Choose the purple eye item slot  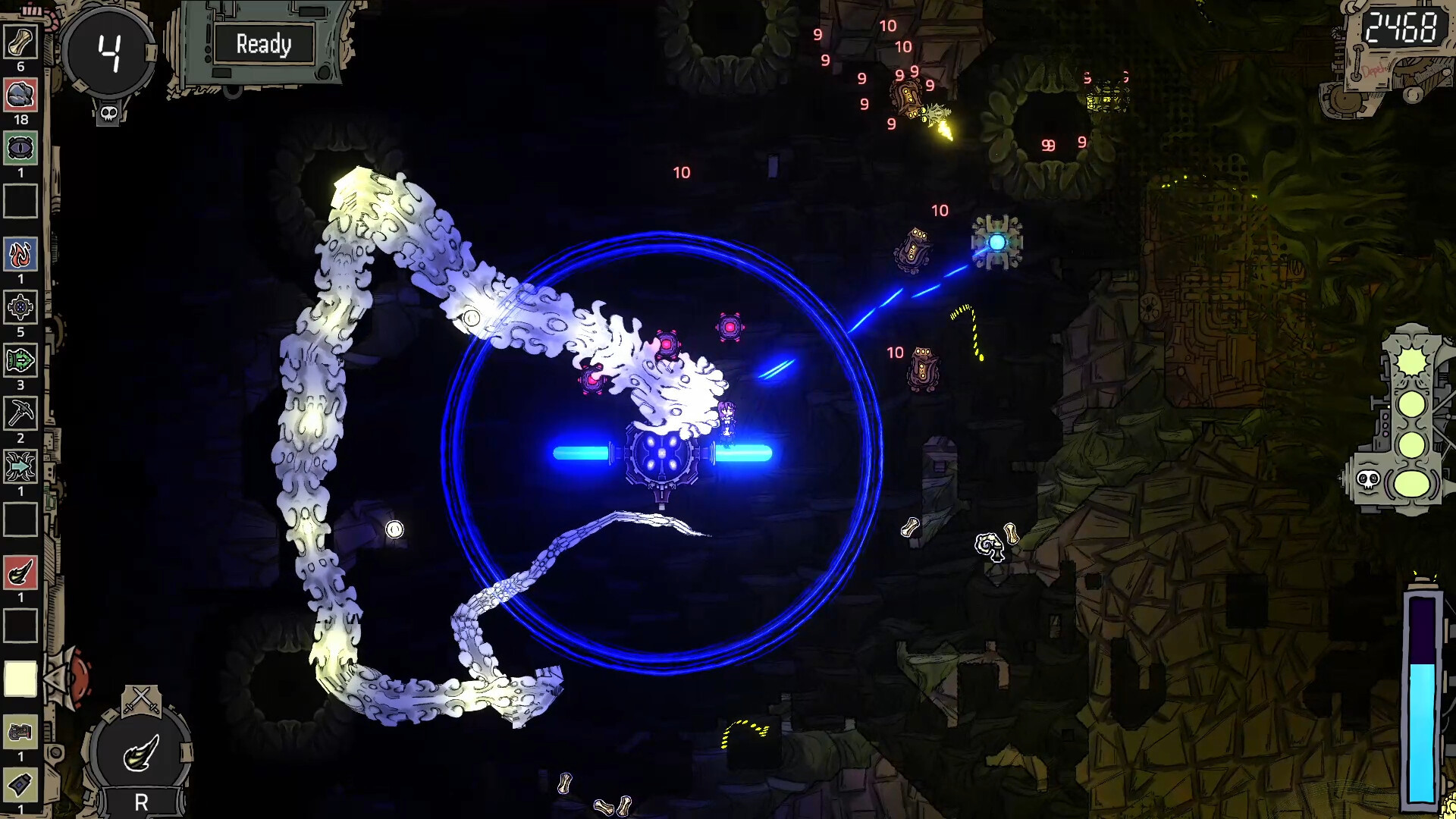click(x=20, y=148)
